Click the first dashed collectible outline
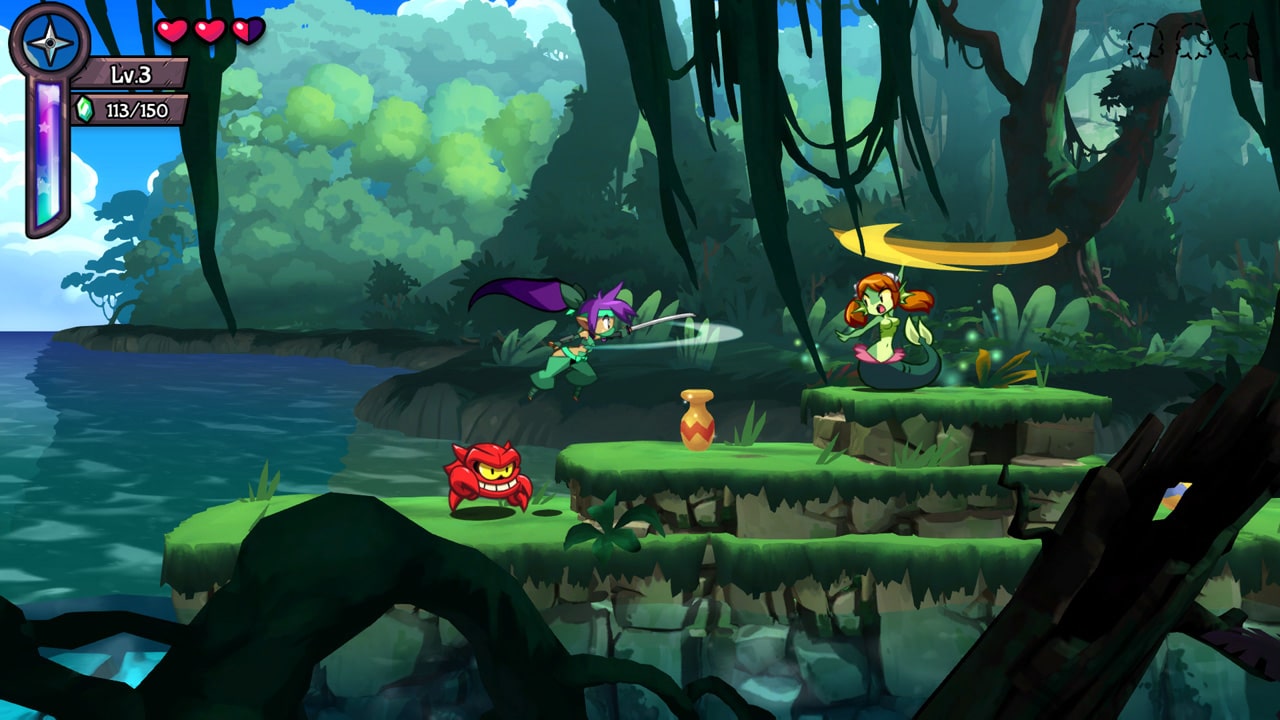This screenshot has height=720, width=1280. 1145,40
